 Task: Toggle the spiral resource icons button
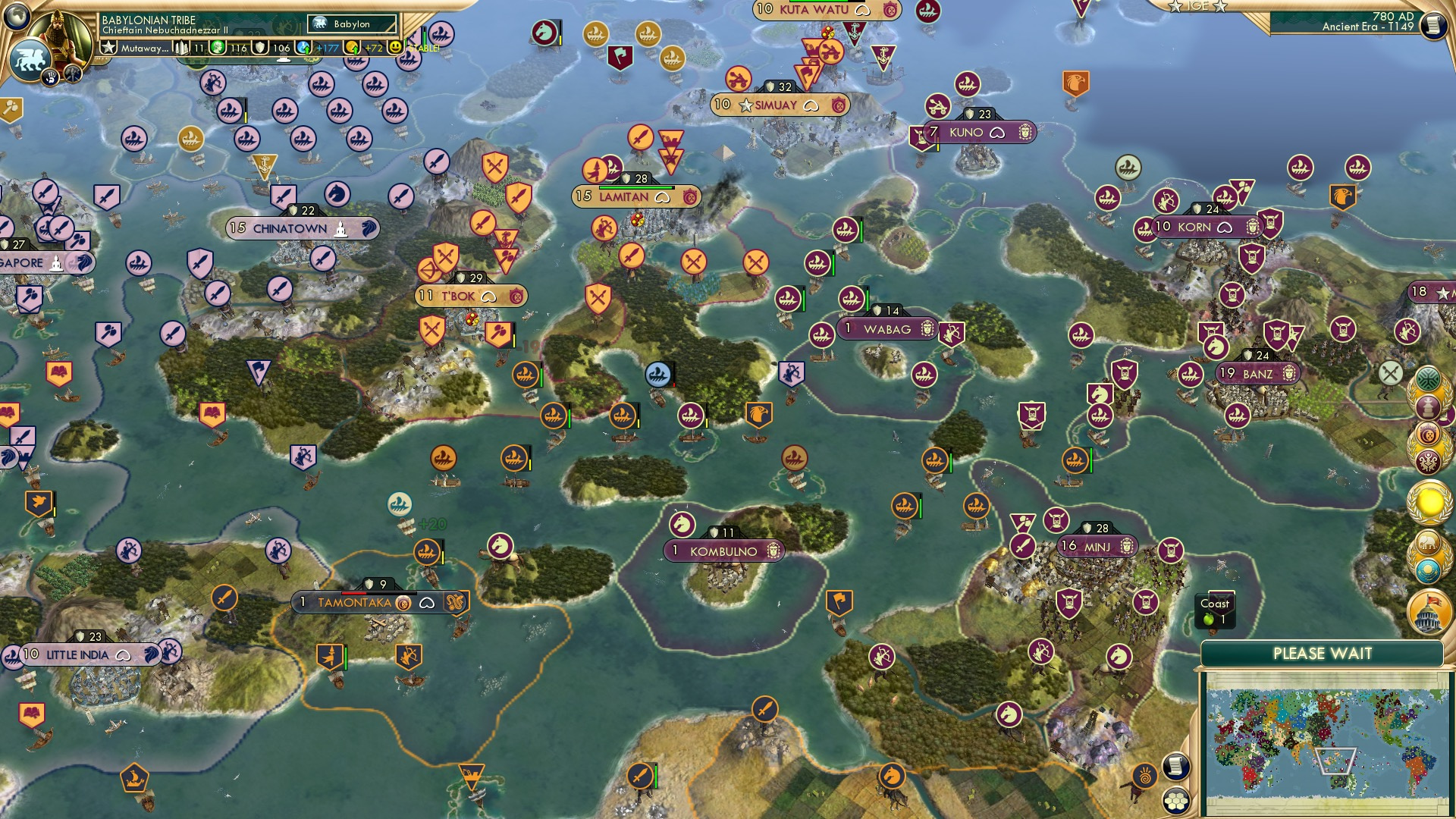[x=1144, y=777]
